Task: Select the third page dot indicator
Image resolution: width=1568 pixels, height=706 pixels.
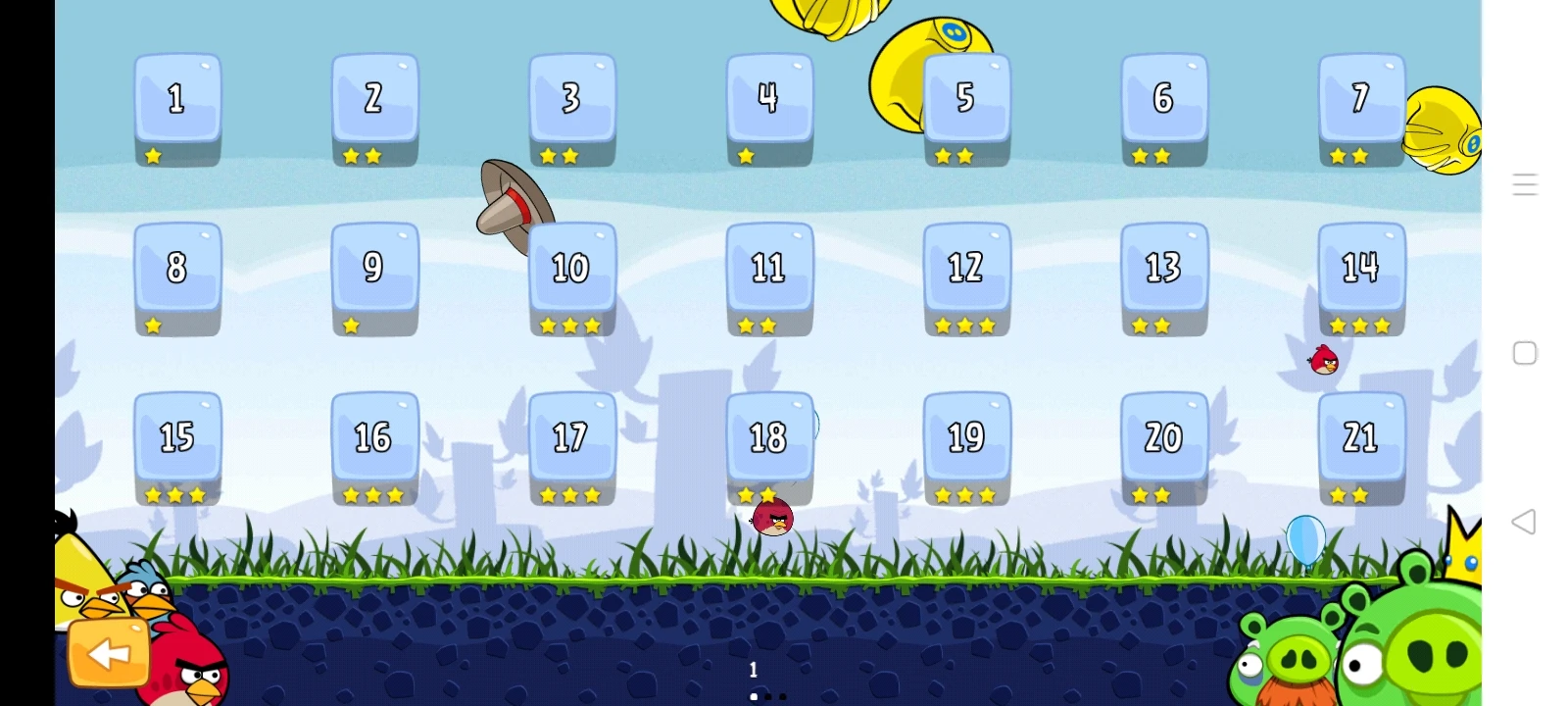Action: [x=783, y=696]
